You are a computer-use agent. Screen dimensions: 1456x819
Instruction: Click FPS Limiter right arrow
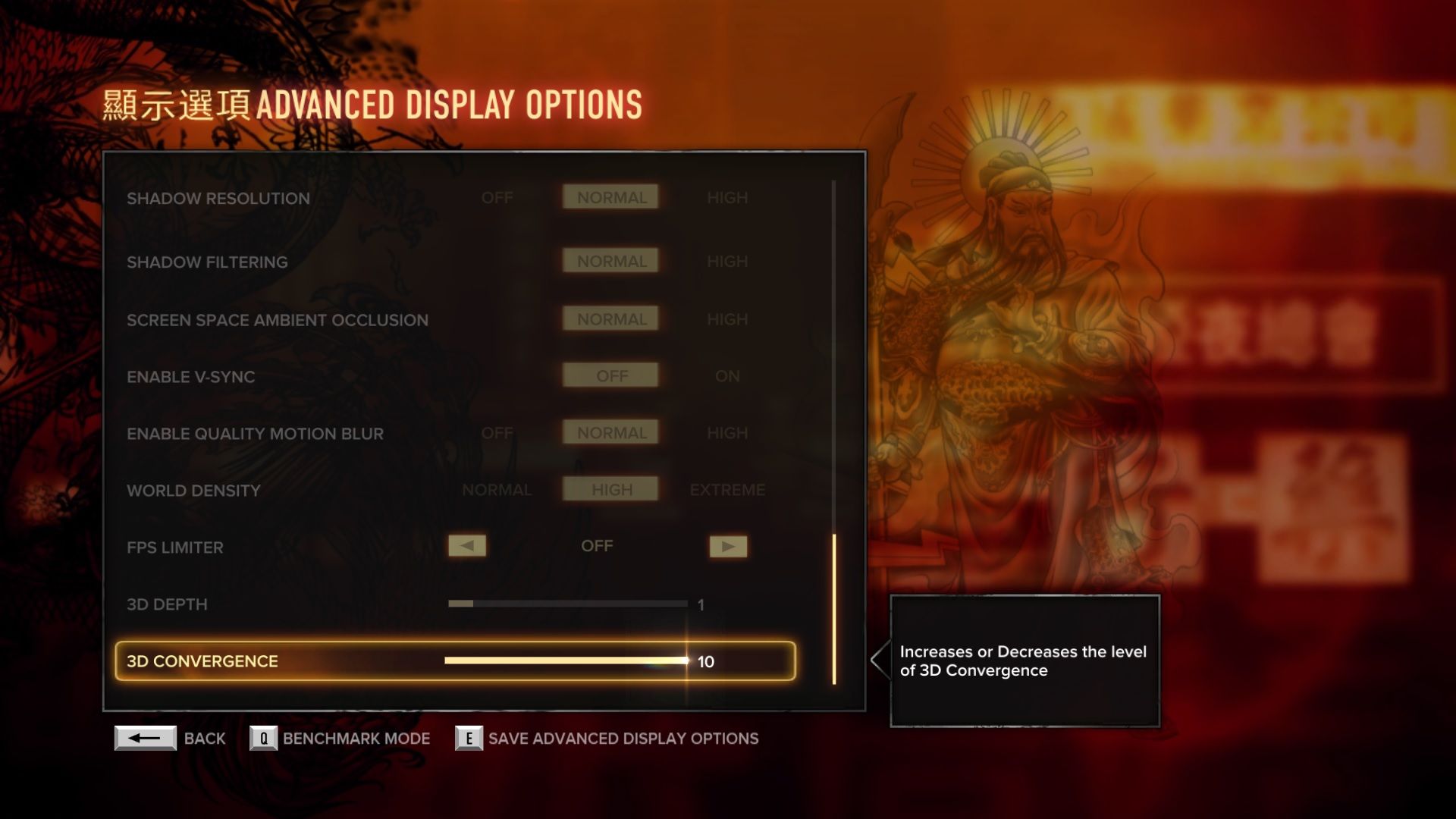728,546
